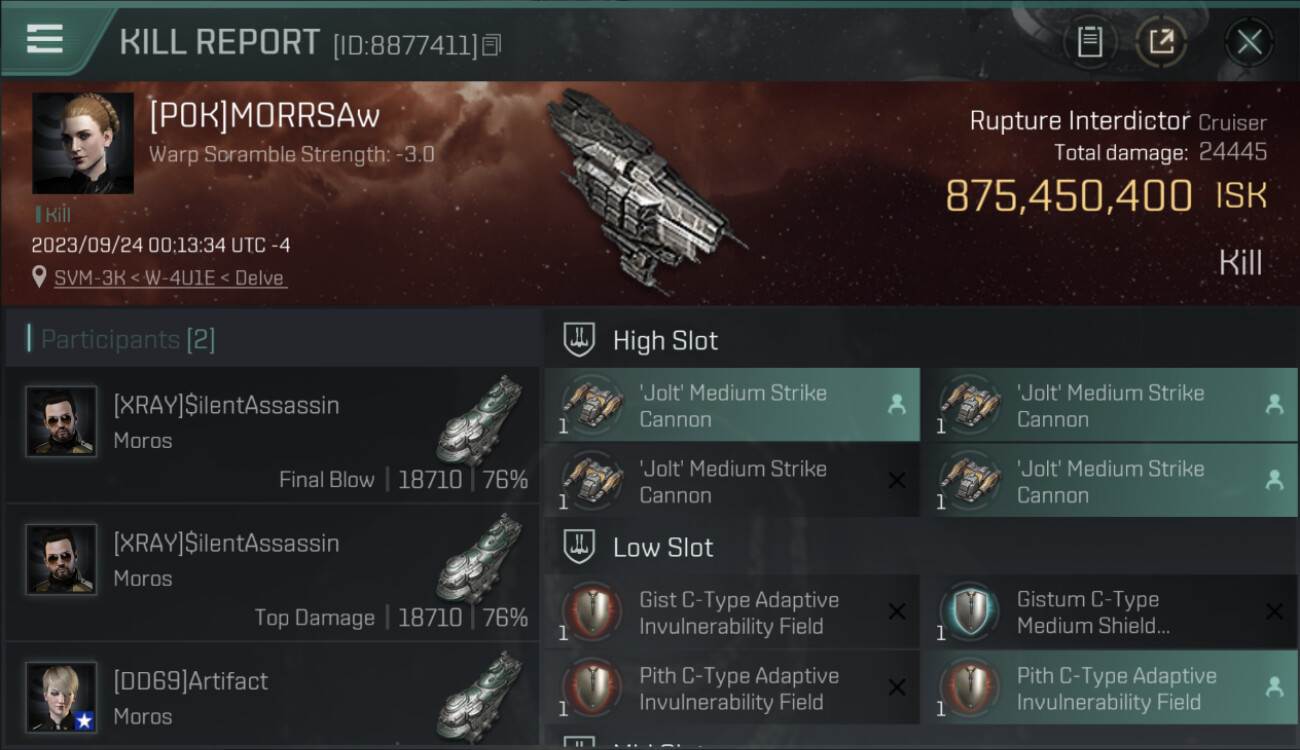The width and height of the screenshot is (1300, 750).
Task: Close the kill report window
Action: pyautogui.click(x=1248, y=42)
